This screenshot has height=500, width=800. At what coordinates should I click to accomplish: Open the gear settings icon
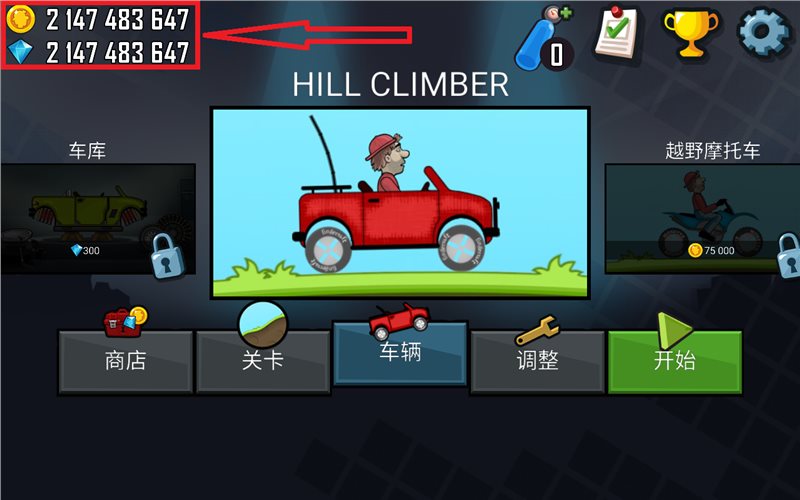[x=763, y=32]
